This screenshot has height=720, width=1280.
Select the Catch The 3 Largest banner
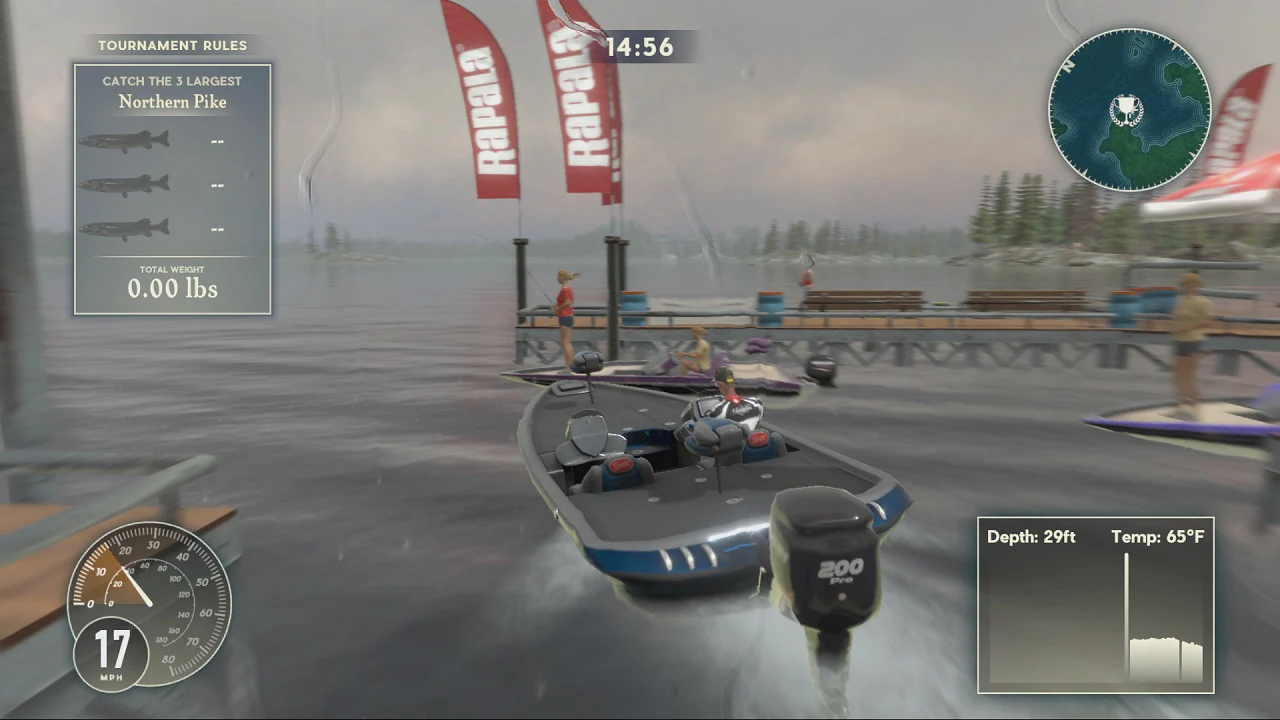(x=172, y=80)
